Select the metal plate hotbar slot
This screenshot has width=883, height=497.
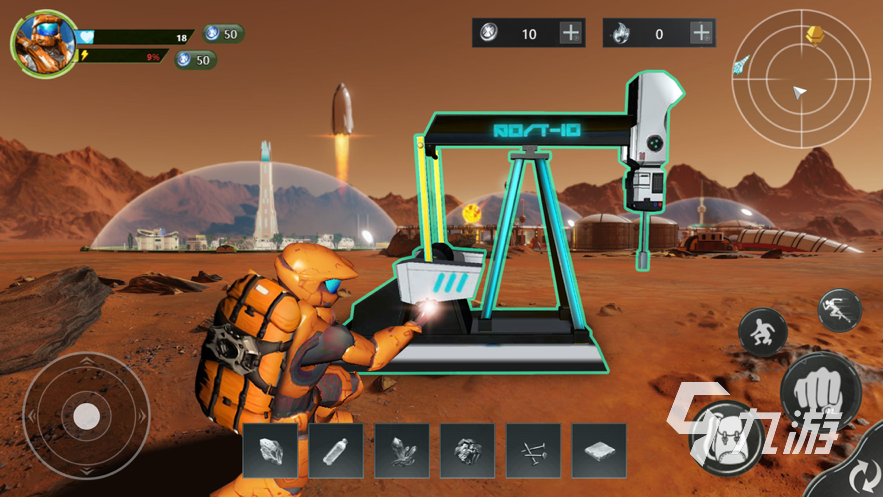[x=600, y=450]
